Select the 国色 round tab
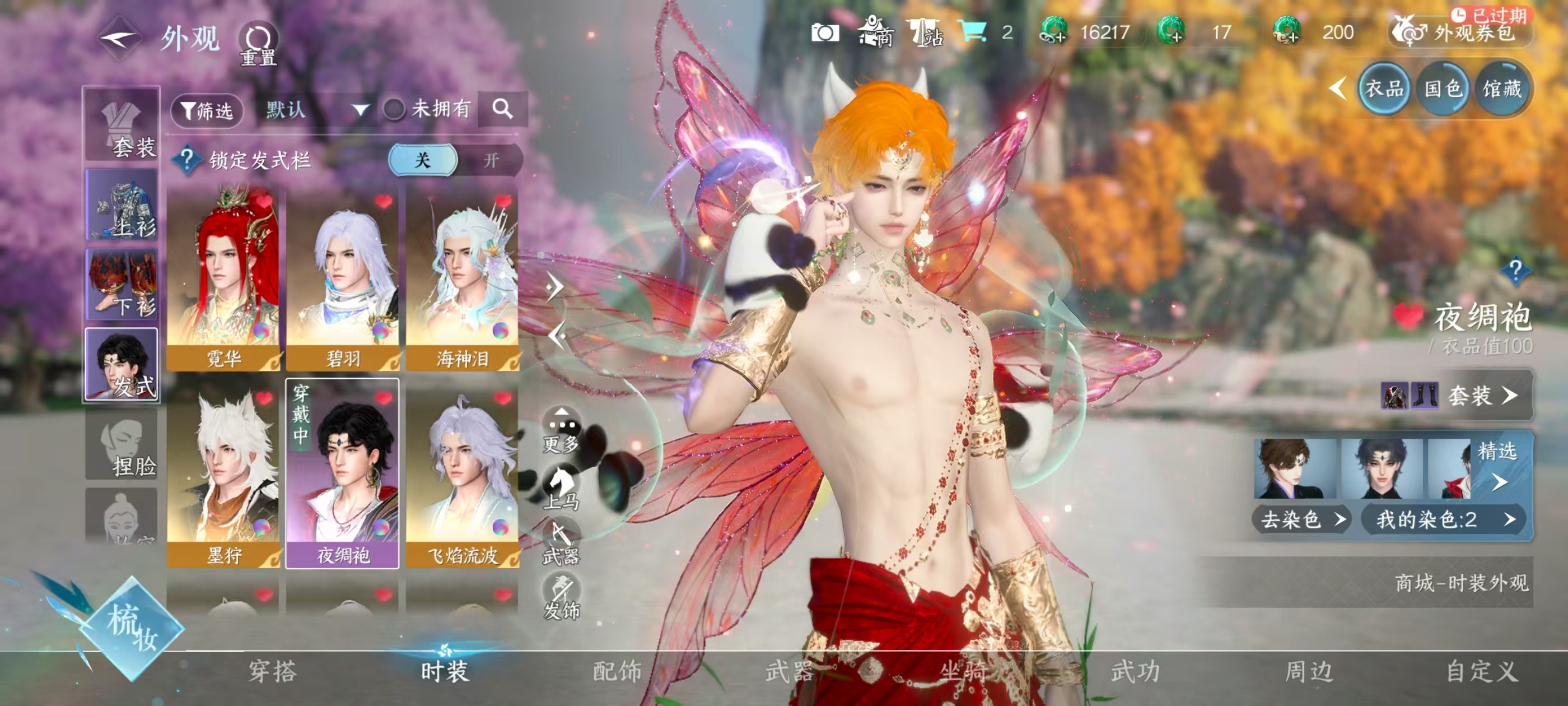The width and height of the screenshot is (1568, 706). pos(1443,90)
